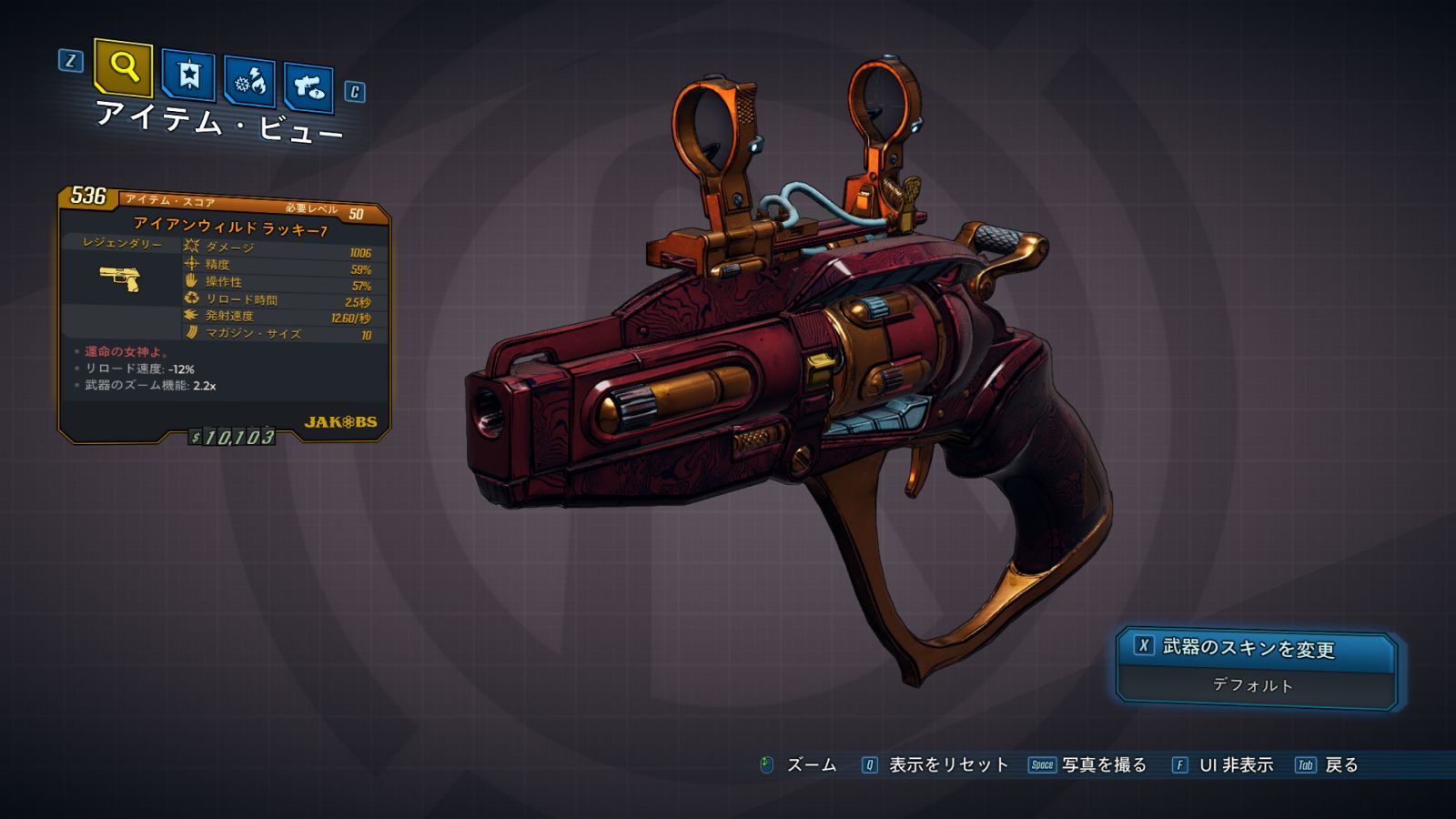
Task: Switch to the star banner tab
Action: pyautogui.click(x=188, y=75)
